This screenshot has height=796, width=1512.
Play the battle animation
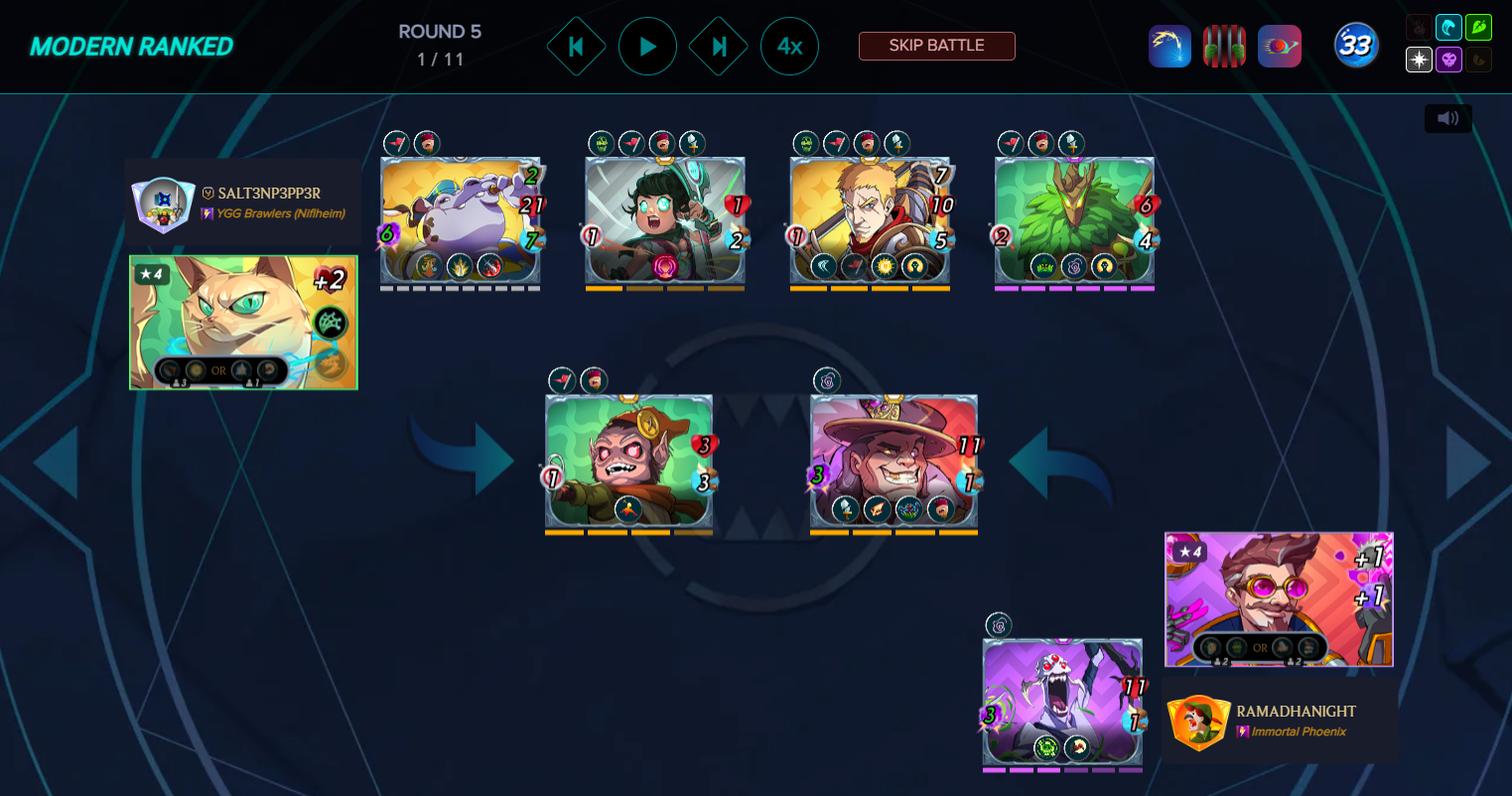(647, 46)
